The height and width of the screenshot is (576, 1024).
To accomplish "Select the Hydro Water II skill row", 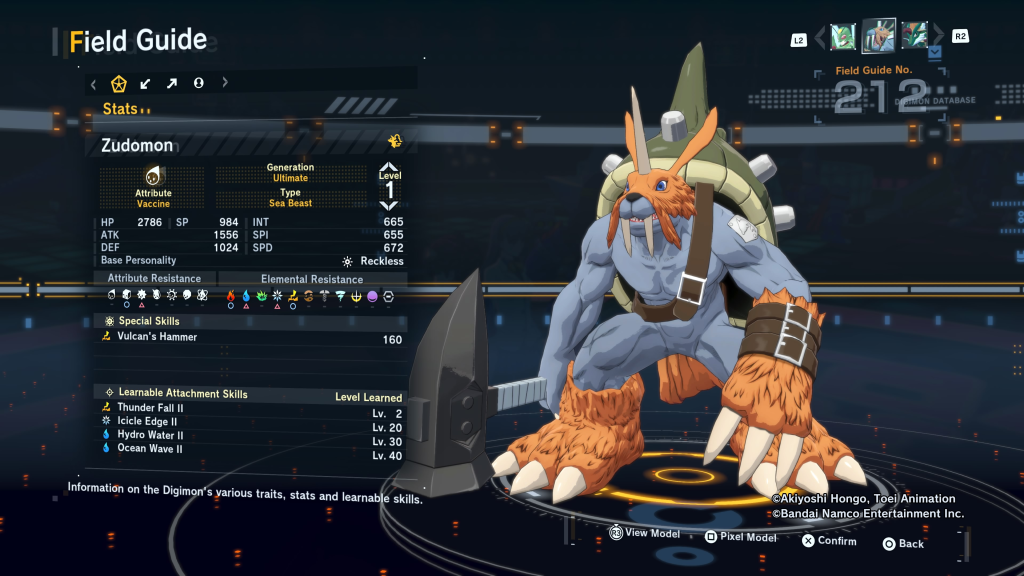I will pos(252,436).
